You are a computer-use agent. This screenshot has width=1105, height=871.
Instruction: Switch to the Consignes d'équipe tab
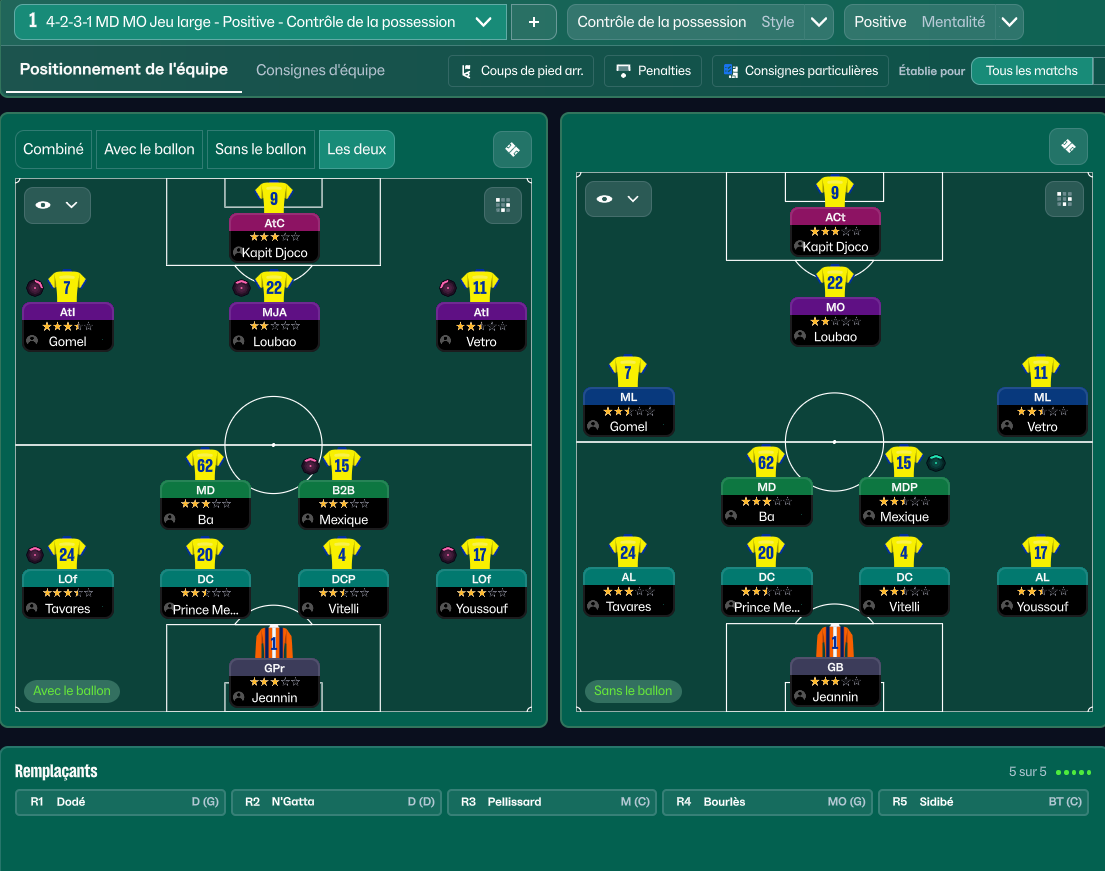click(320, 70)
